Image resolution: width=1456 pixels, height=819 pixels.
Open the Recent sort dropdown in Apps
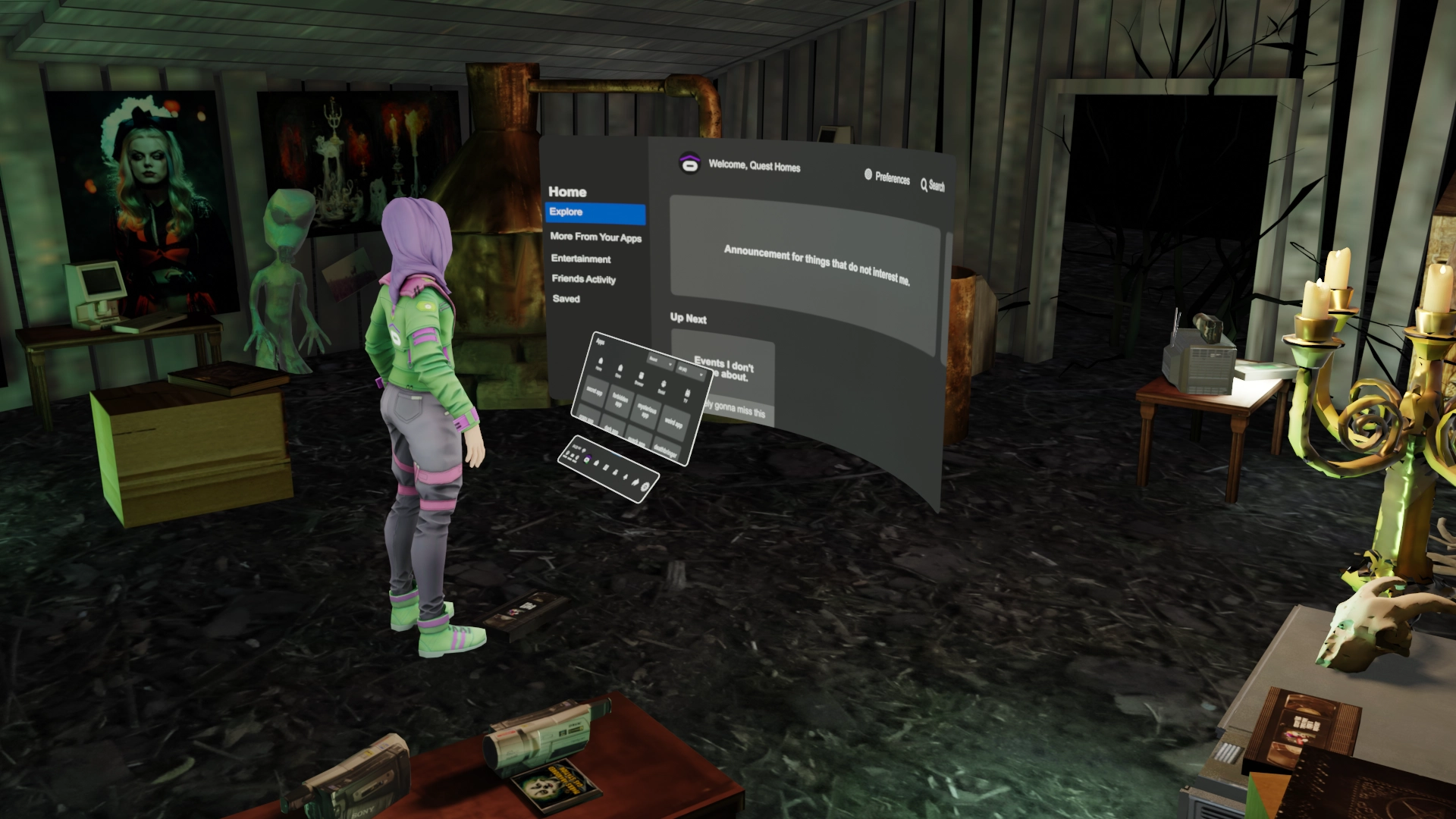coord(661,360)
